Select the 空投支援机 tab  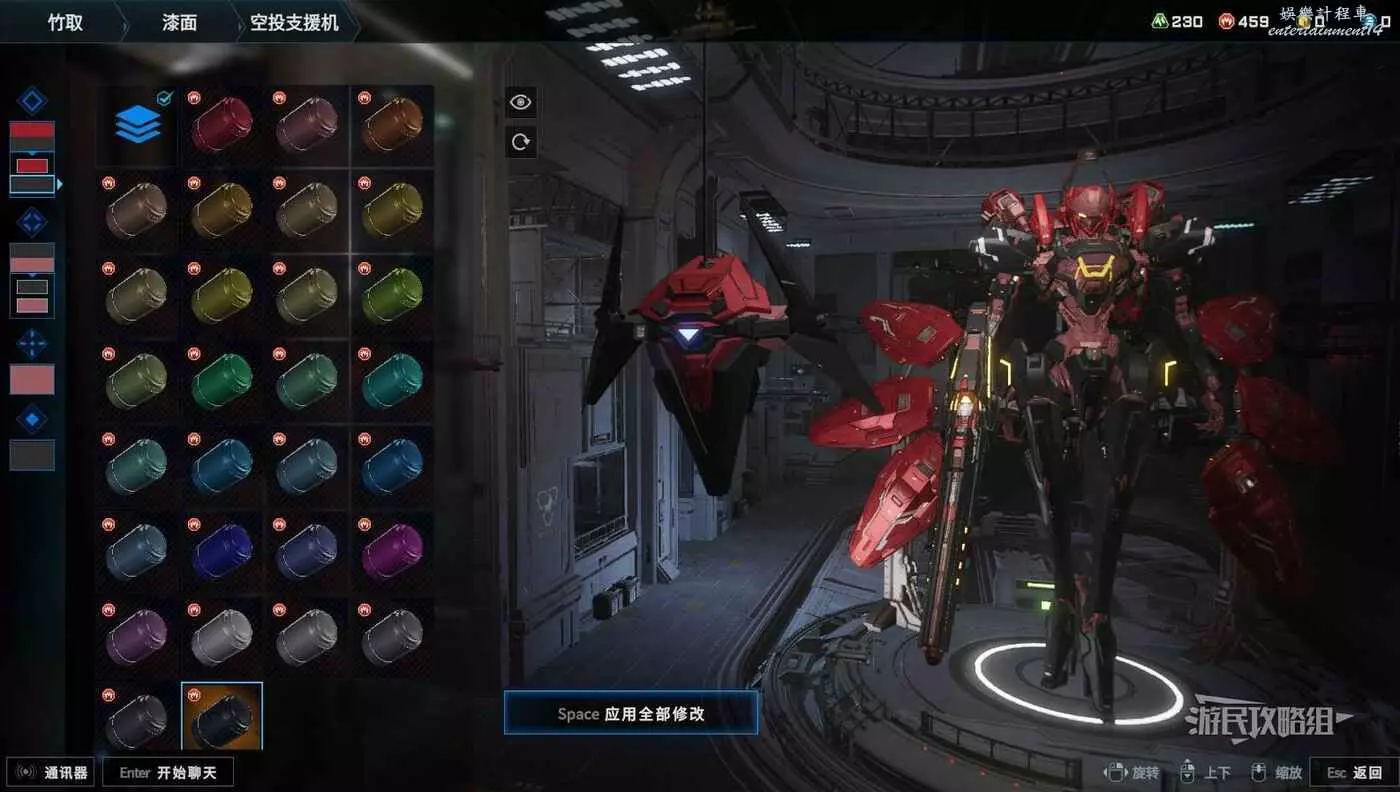[293, 21]
